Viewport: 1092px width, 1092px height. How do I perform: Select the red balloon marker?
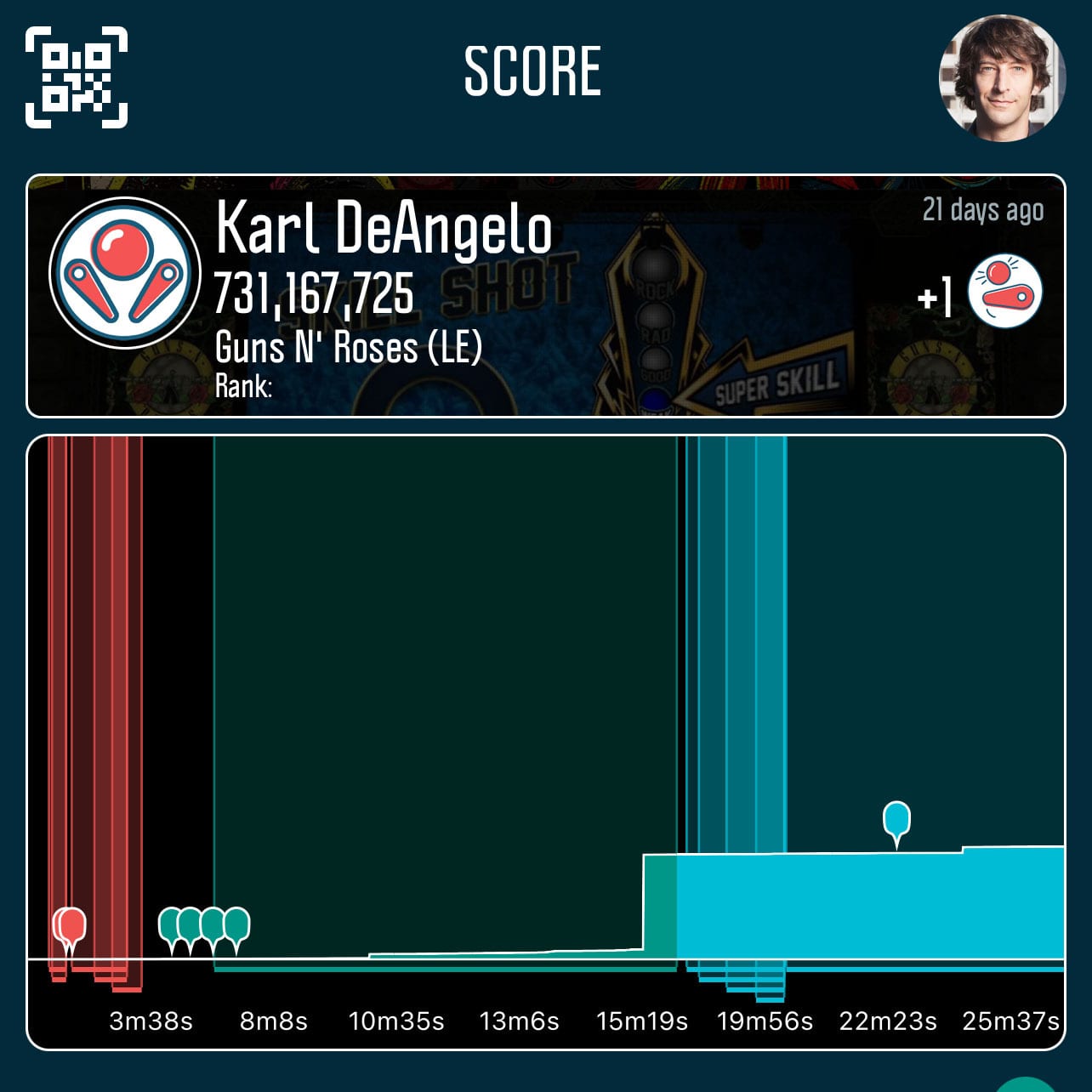click(71, 927)
